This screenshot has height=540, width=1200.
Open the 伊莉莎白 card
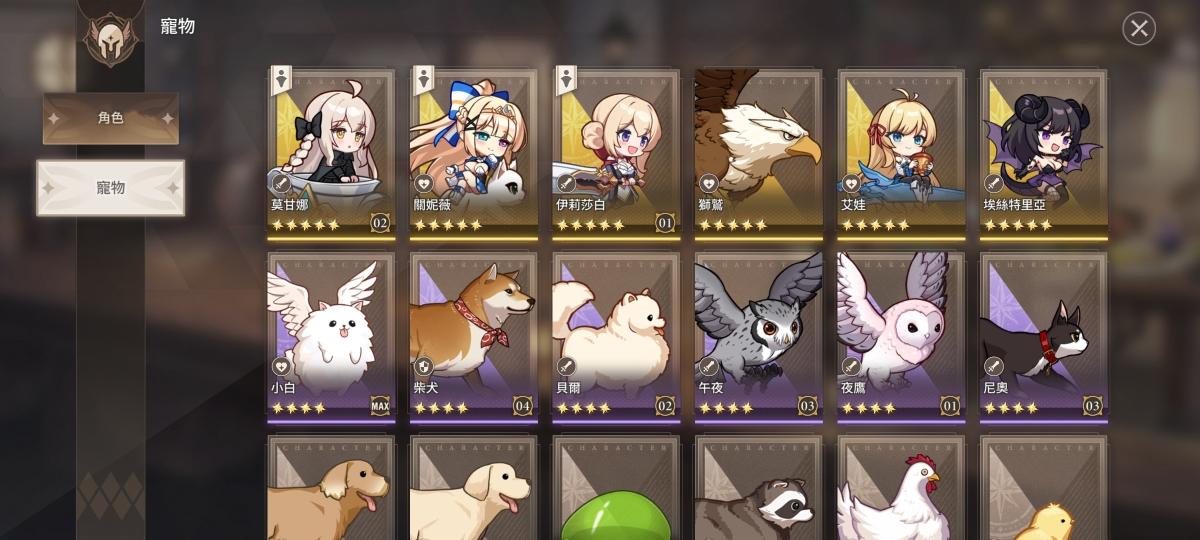point(616,152)
